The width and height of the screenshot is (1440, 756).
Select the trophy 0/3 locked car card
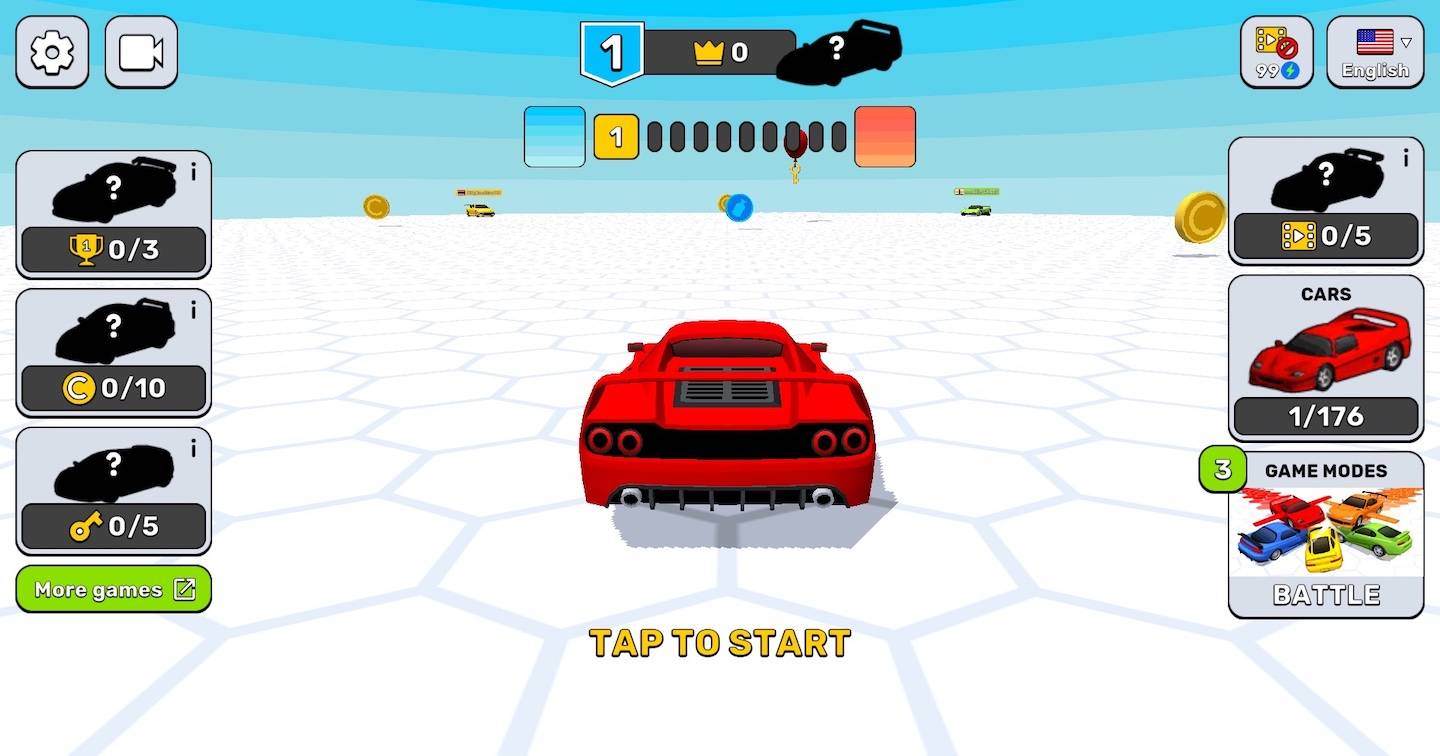click(x=113, y=214)
